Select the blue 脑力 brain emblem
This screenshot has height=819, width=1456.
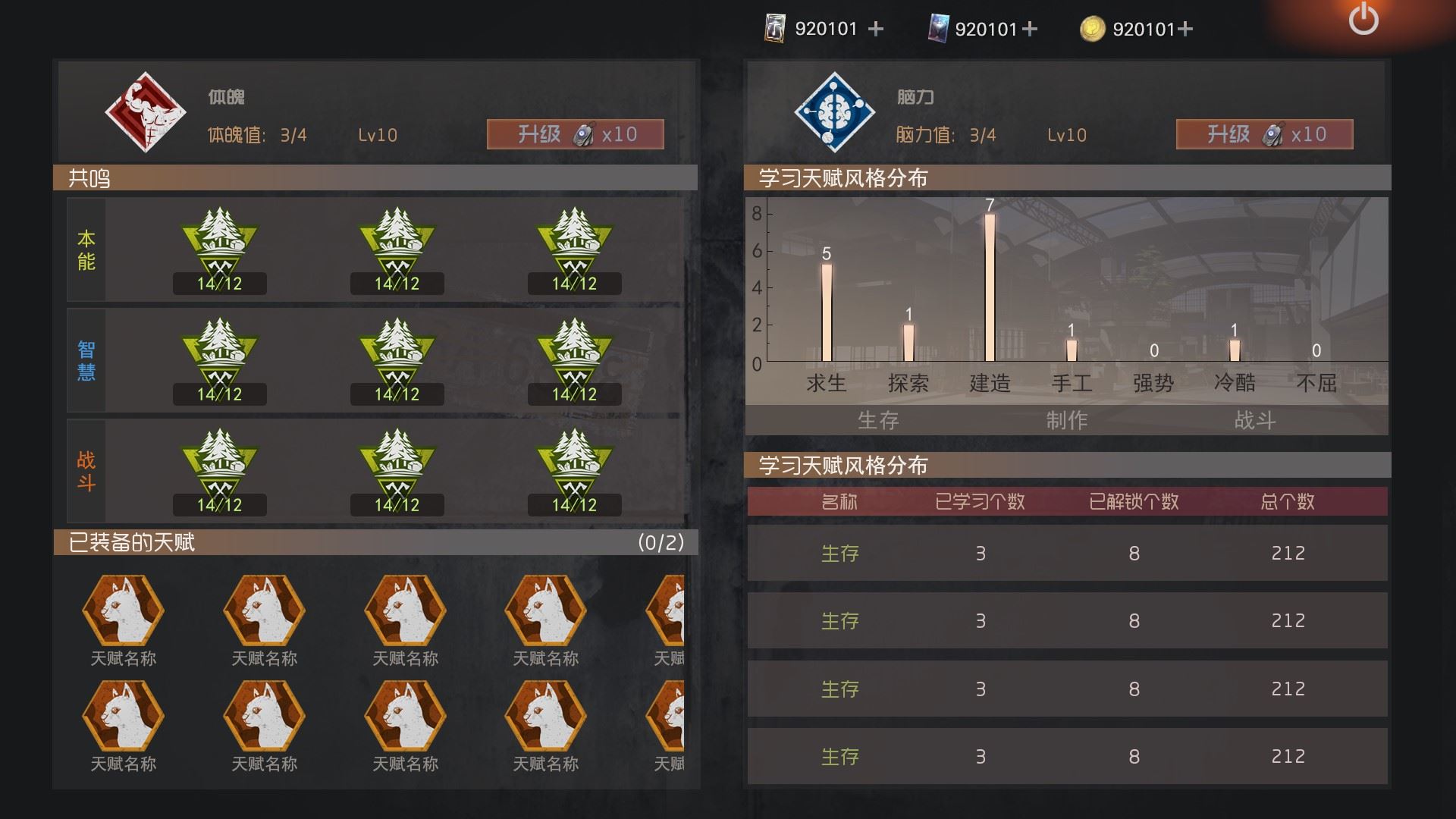(x=834, y=112)
